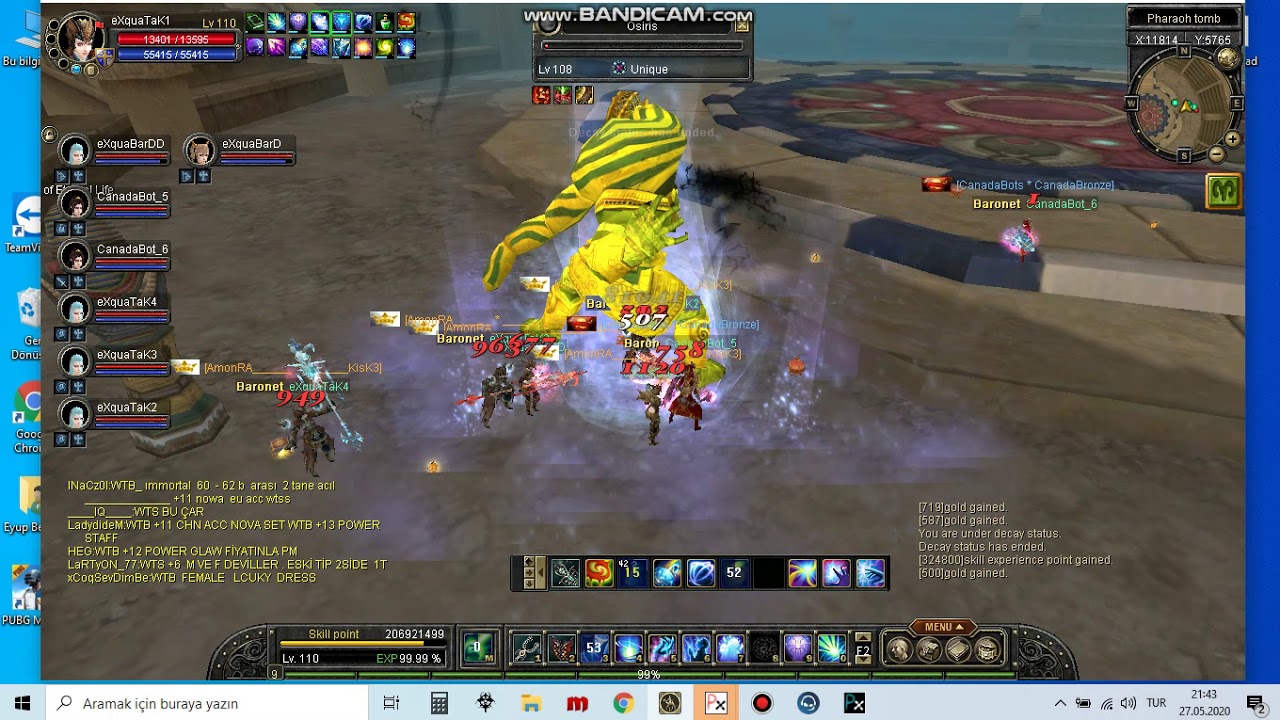The image size is (1280, 720).
Task: Use hotbar skill slot showing cooldown 53
Action: [x=595, y=649]
